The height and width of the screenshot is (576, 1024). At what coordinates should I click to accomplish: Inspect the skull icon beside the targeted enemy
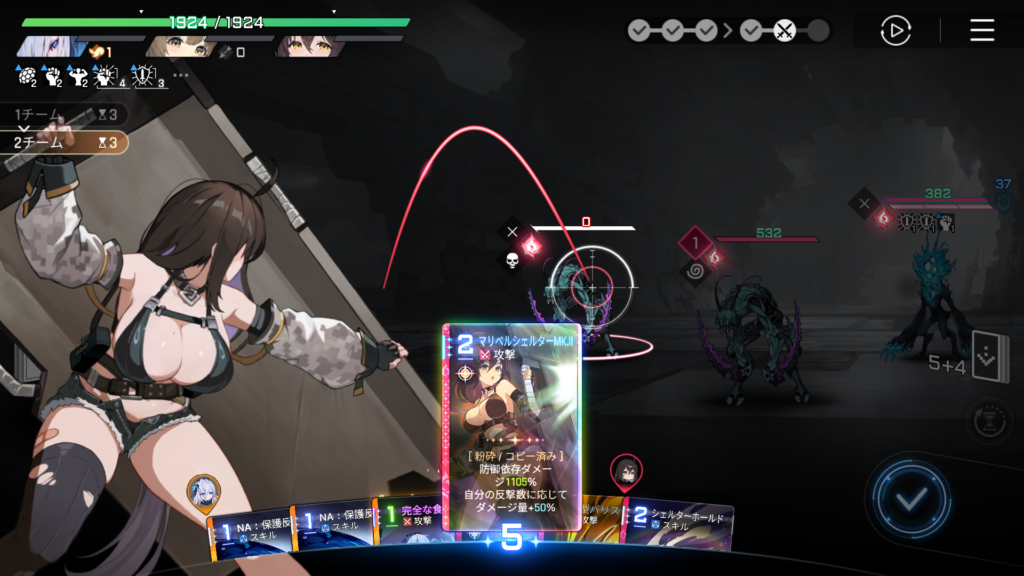tap(511, 261)
